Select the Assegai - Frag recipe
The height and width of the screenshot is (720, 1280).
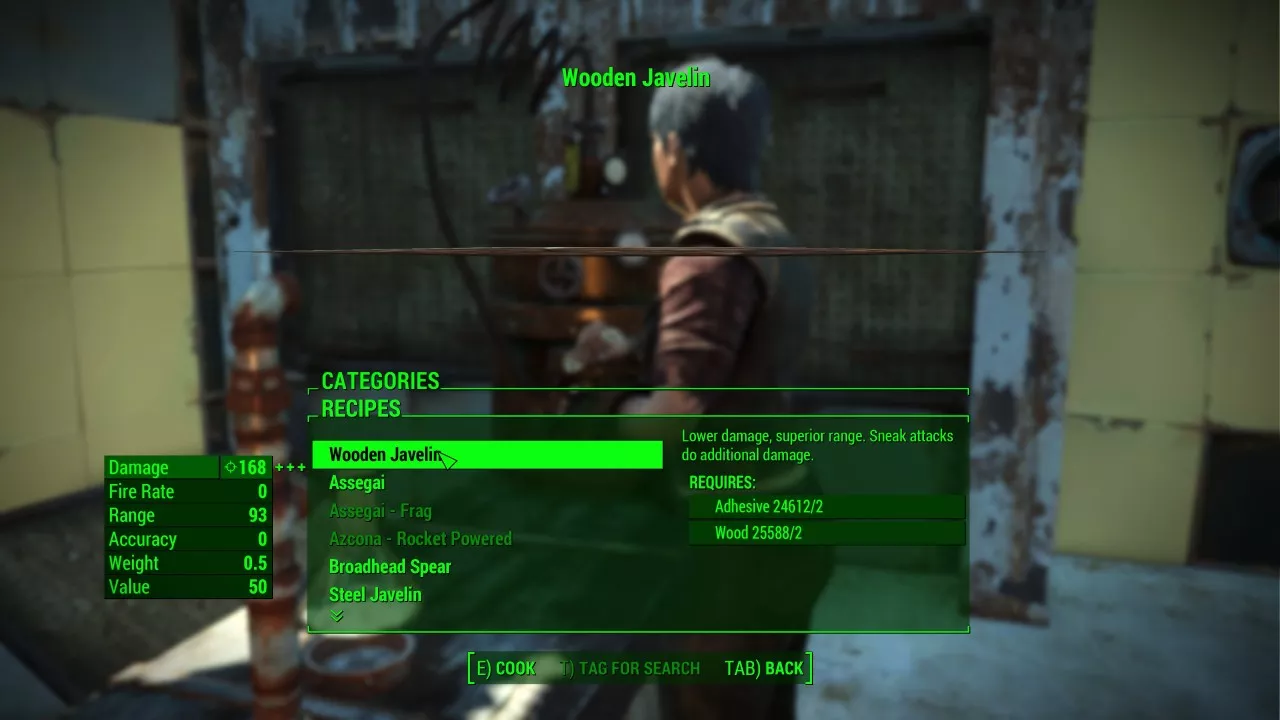tap(380, 511)
